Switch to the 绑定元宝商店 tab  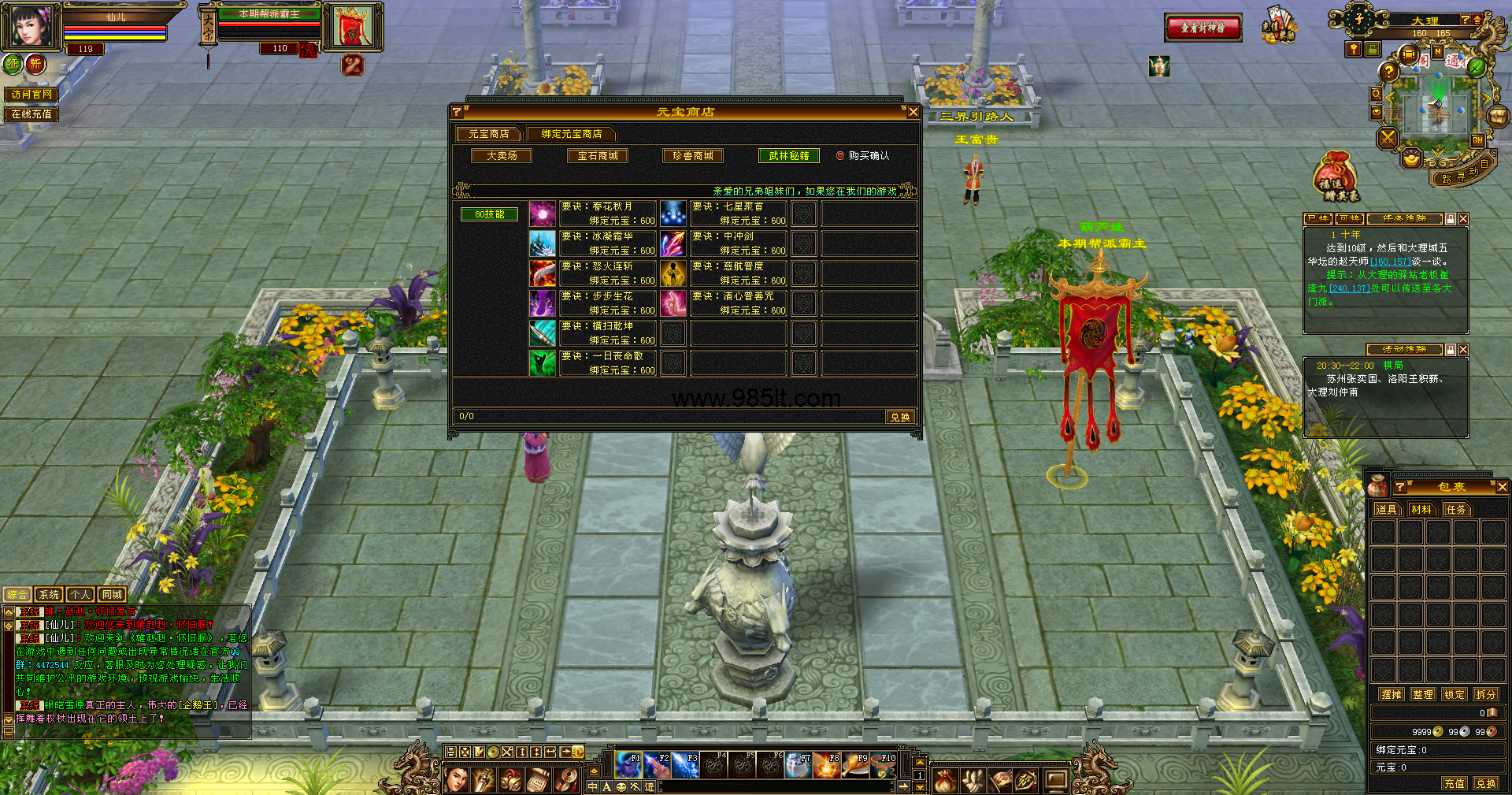pyautogui.click(x=571, y=134)
